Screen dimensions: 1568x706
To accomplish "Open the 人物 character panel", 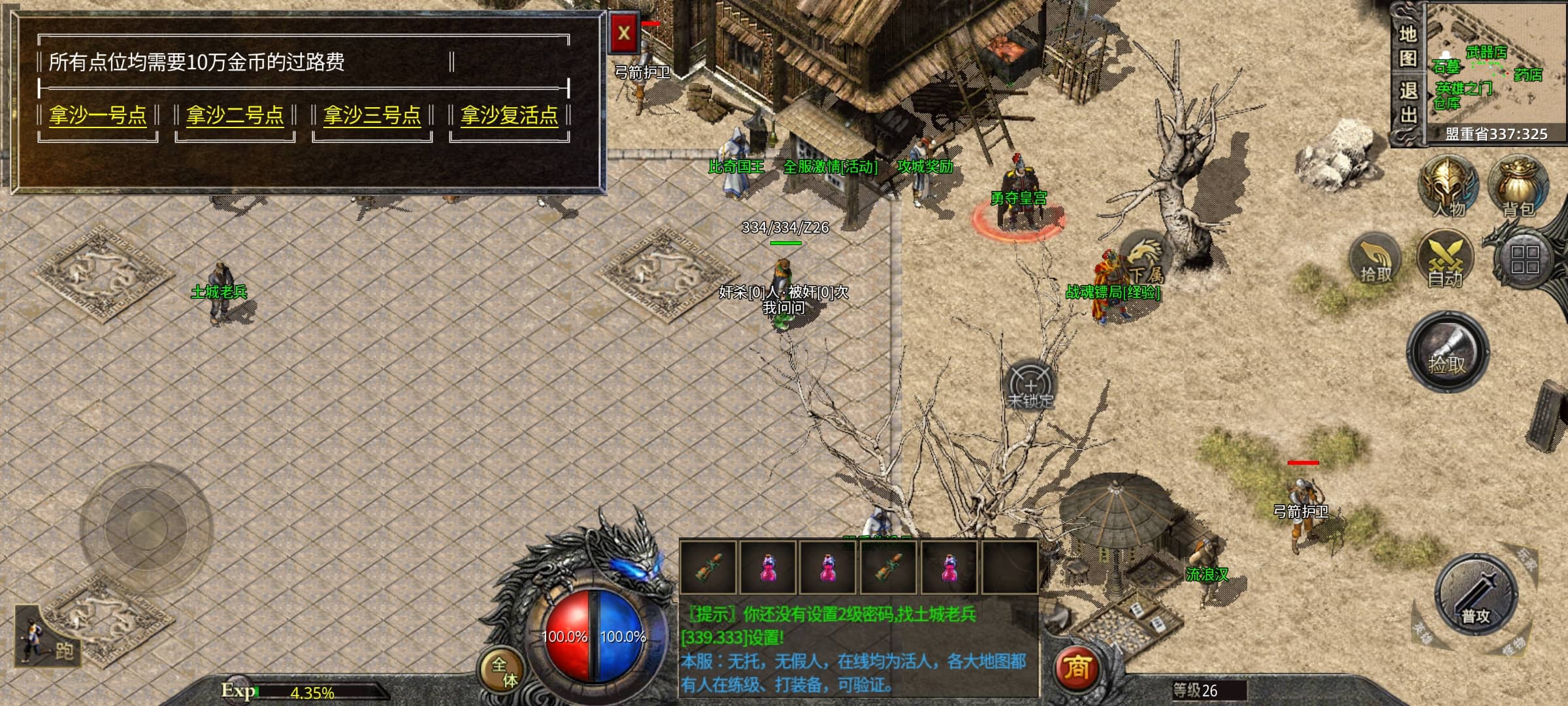I will (1448, 186).
